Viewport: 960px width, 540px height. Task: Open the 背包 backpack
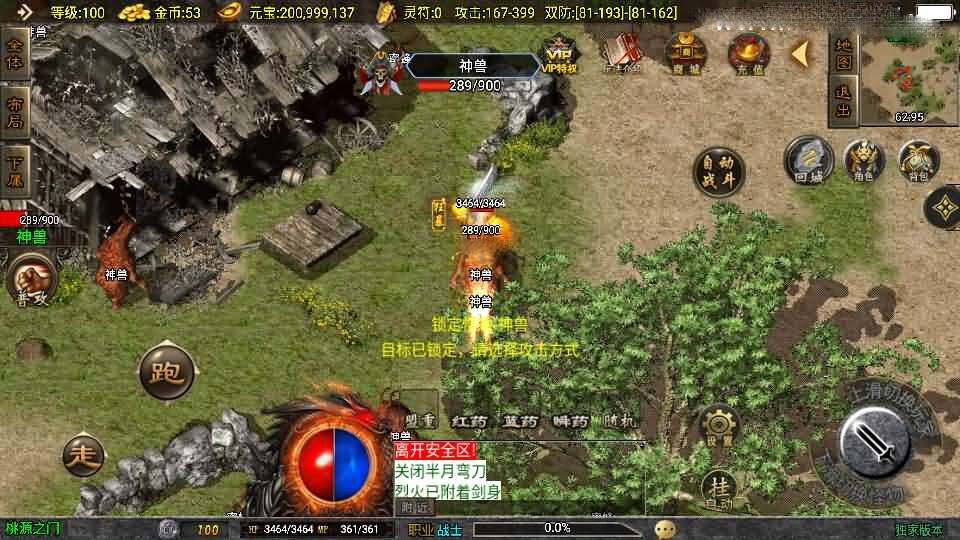[x=918, y=160]
